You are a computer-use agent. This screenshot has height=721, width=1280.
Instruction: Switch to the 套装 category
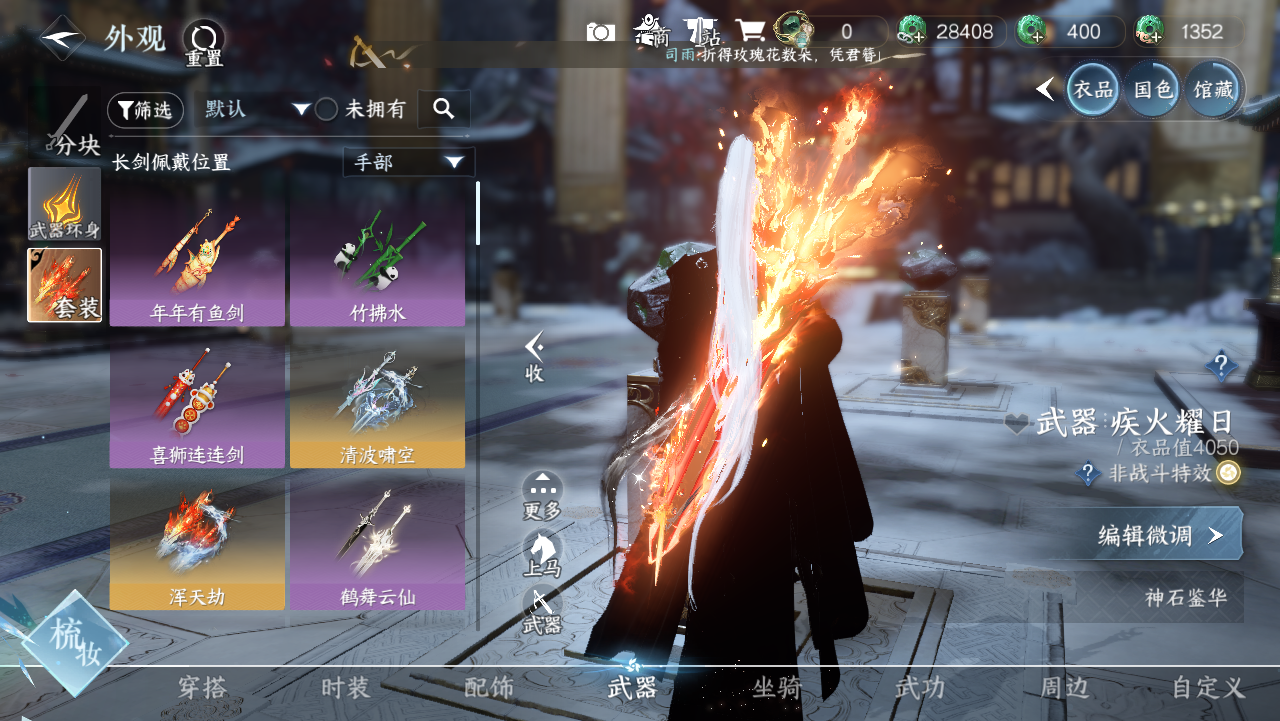click(65, 285)
